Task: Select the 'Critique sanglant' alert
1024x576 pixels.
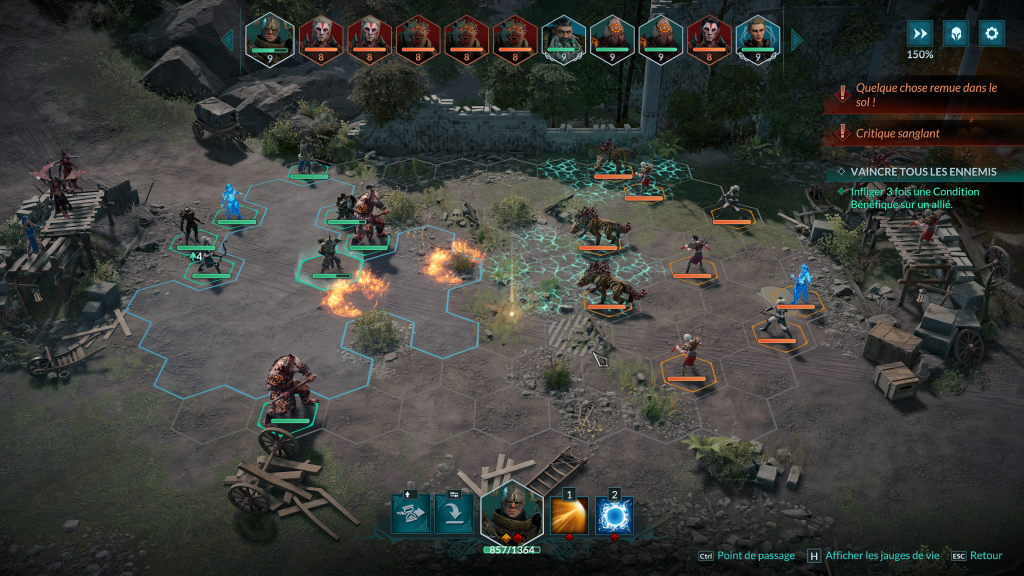Action: 924,133
